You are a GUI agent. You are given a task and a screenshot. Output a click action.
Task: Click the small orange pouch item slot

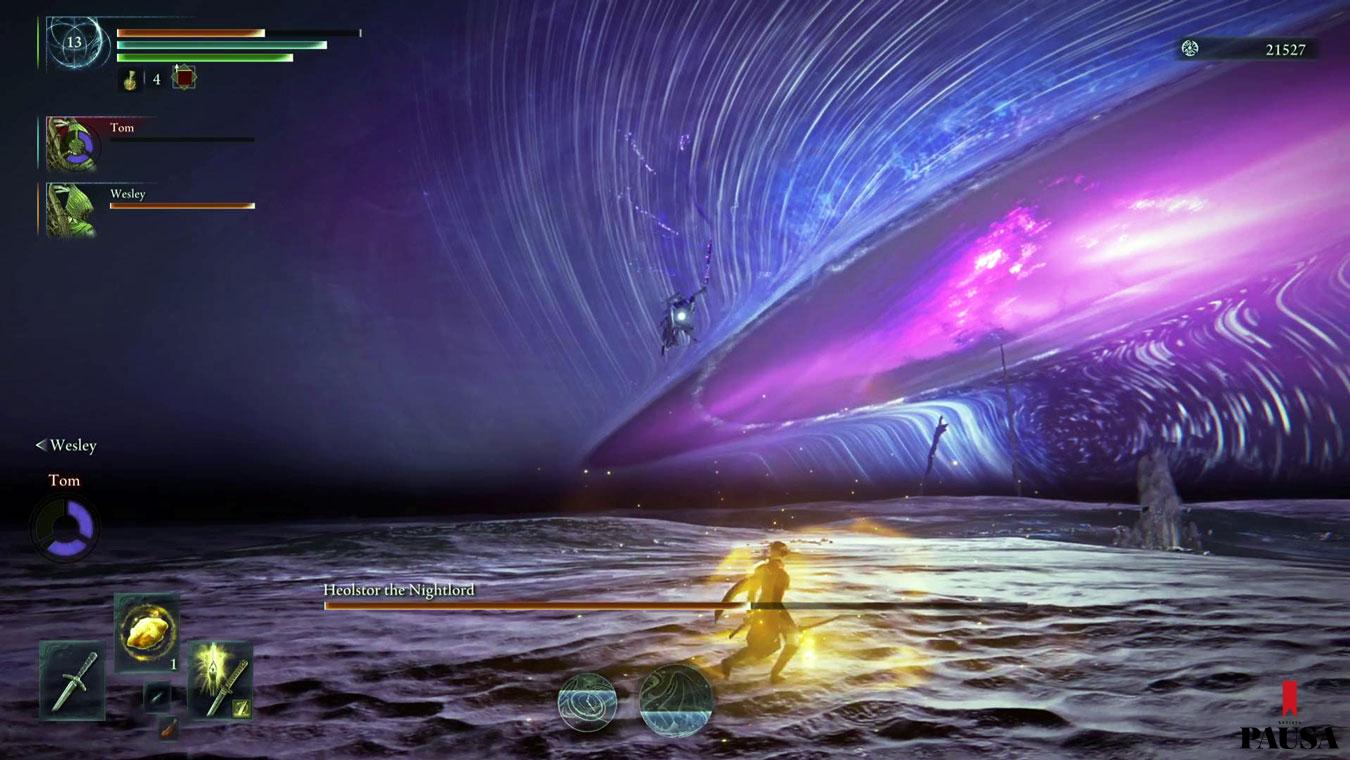[168, 728]
